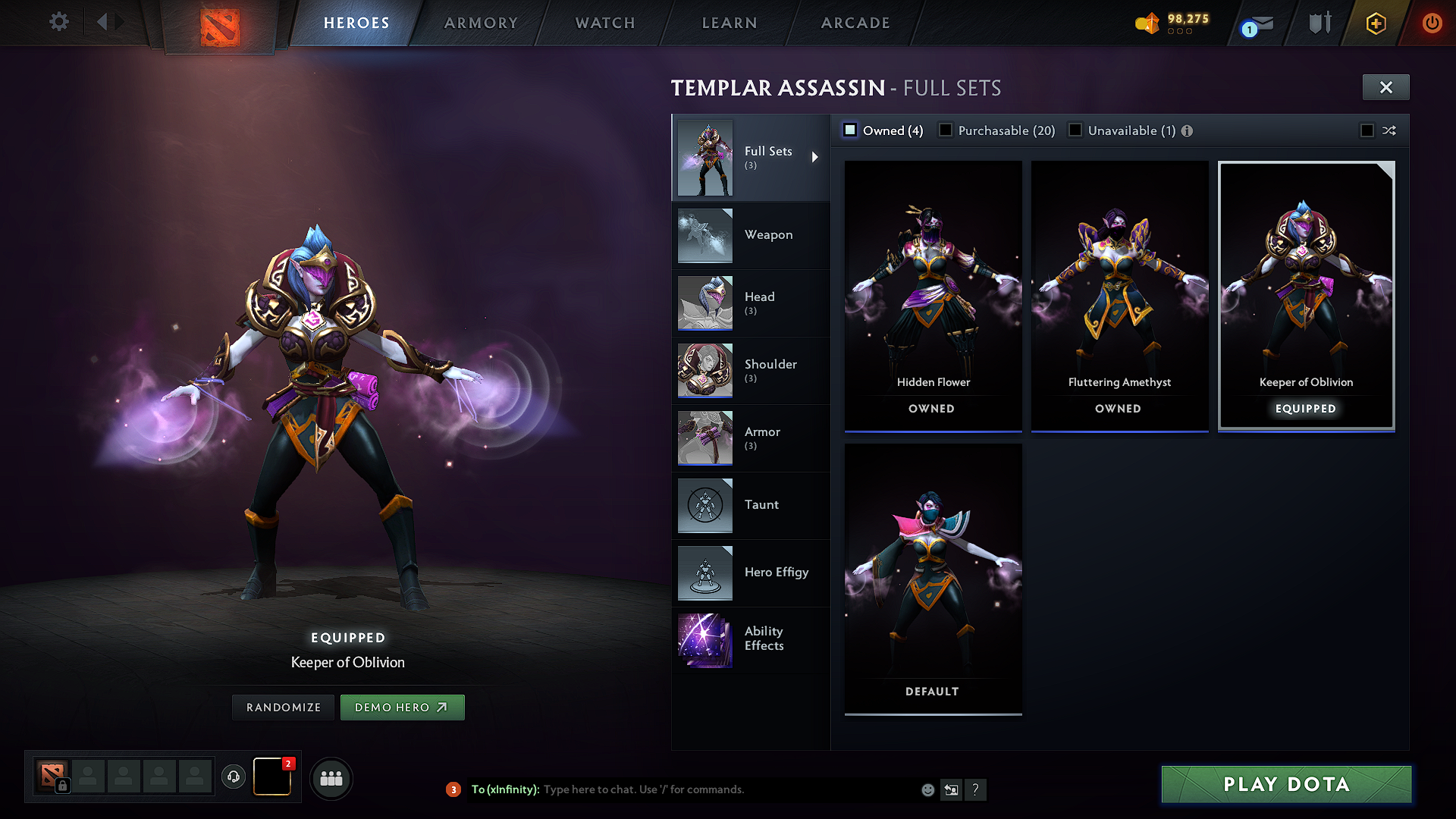Open the Taunt category thumbnail
Image resolution: width=1456 pixels, height=819 pixels.
pyautogui.click(x=704, y=505)
